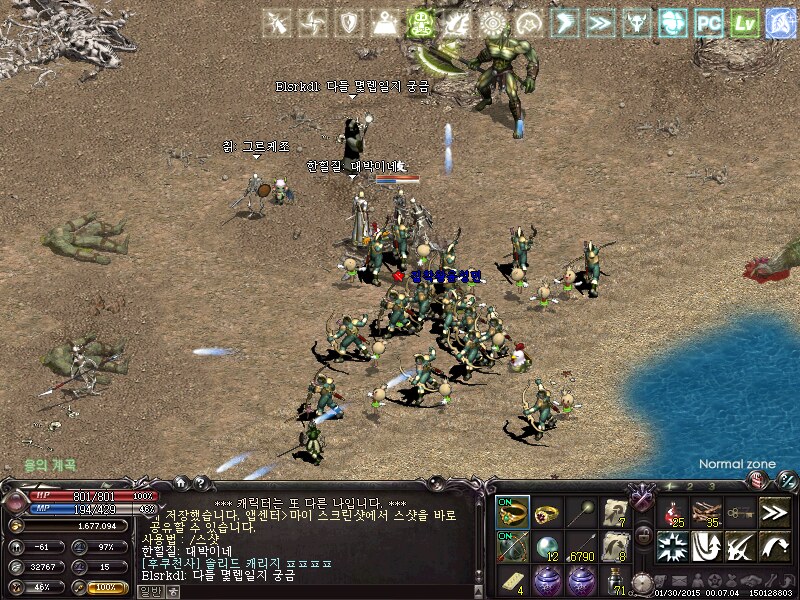
Task: Click the horned helmet buff icon
Action: (636, 23)
